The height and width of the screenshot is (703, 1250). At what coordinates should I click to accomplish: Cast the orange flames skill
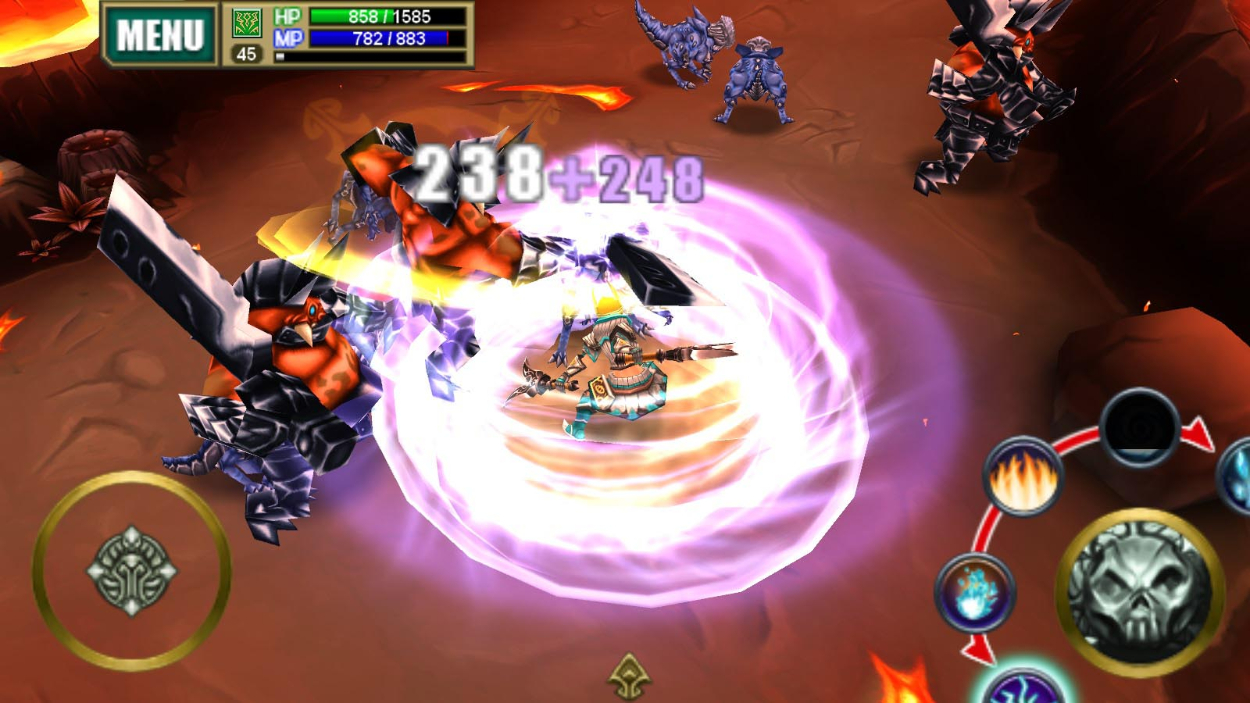pos(1021,476)
